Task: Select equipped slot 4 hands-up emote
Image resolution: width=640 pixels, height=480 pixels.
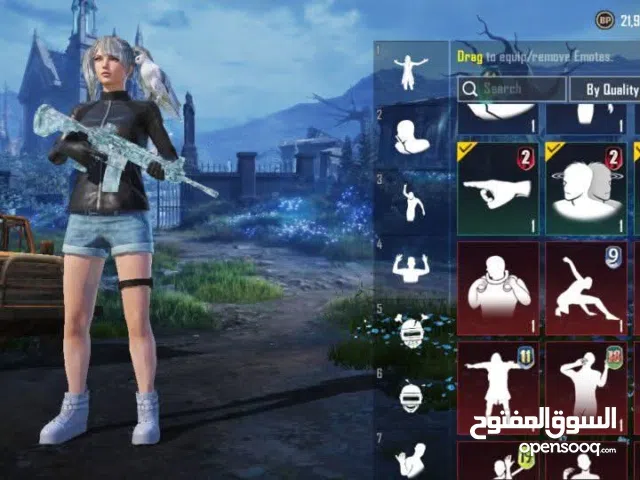Action: pos(412,267)
